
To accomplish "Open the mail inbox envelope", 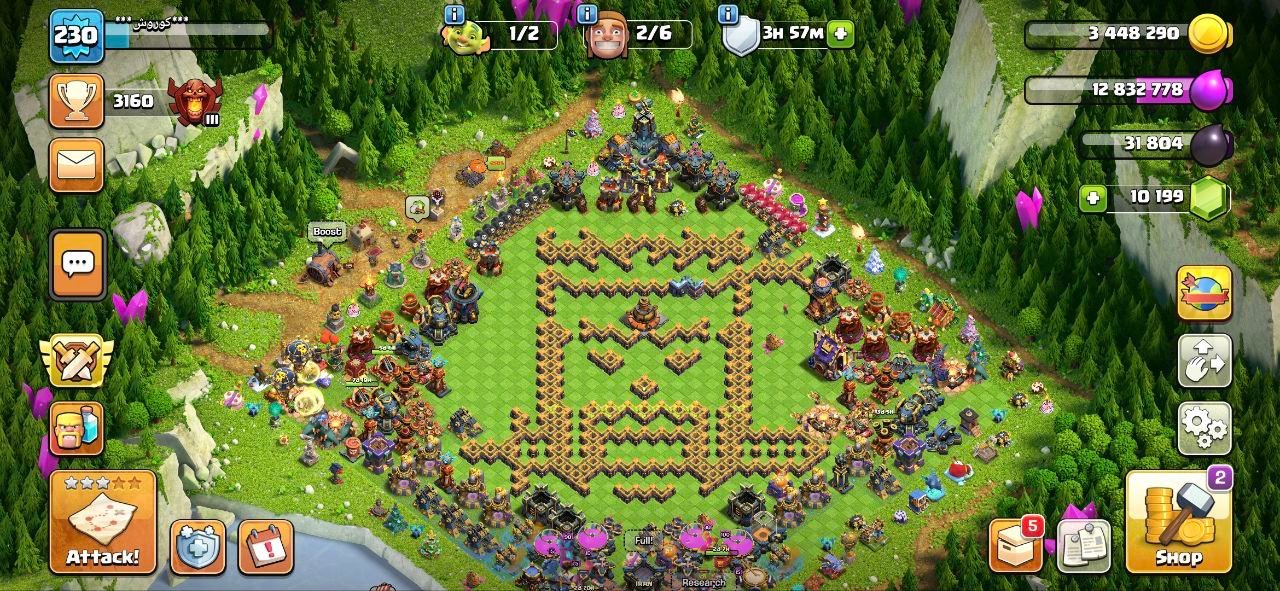I will coord(76,165).
